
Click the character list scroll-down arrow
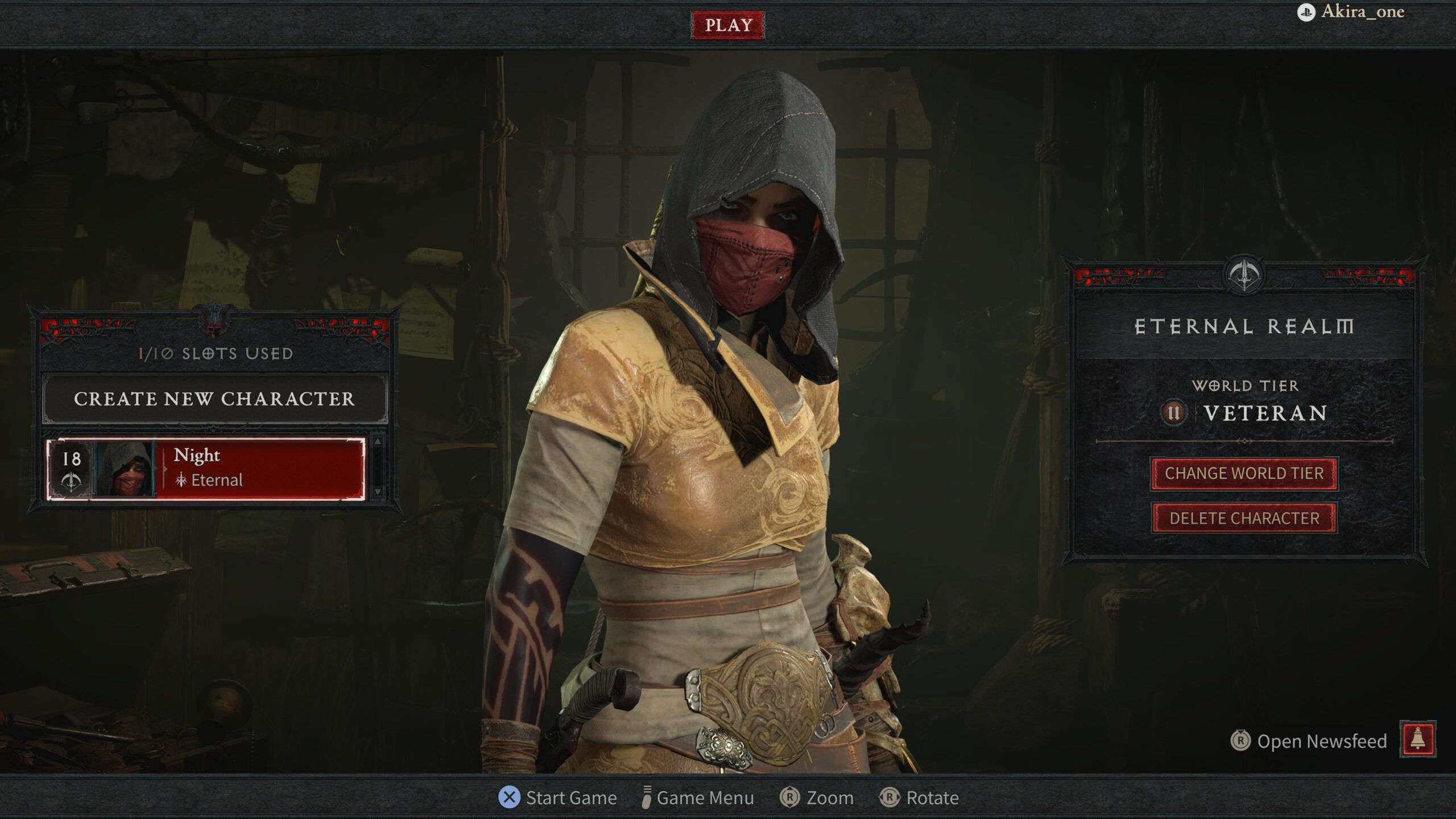(378, 491)
